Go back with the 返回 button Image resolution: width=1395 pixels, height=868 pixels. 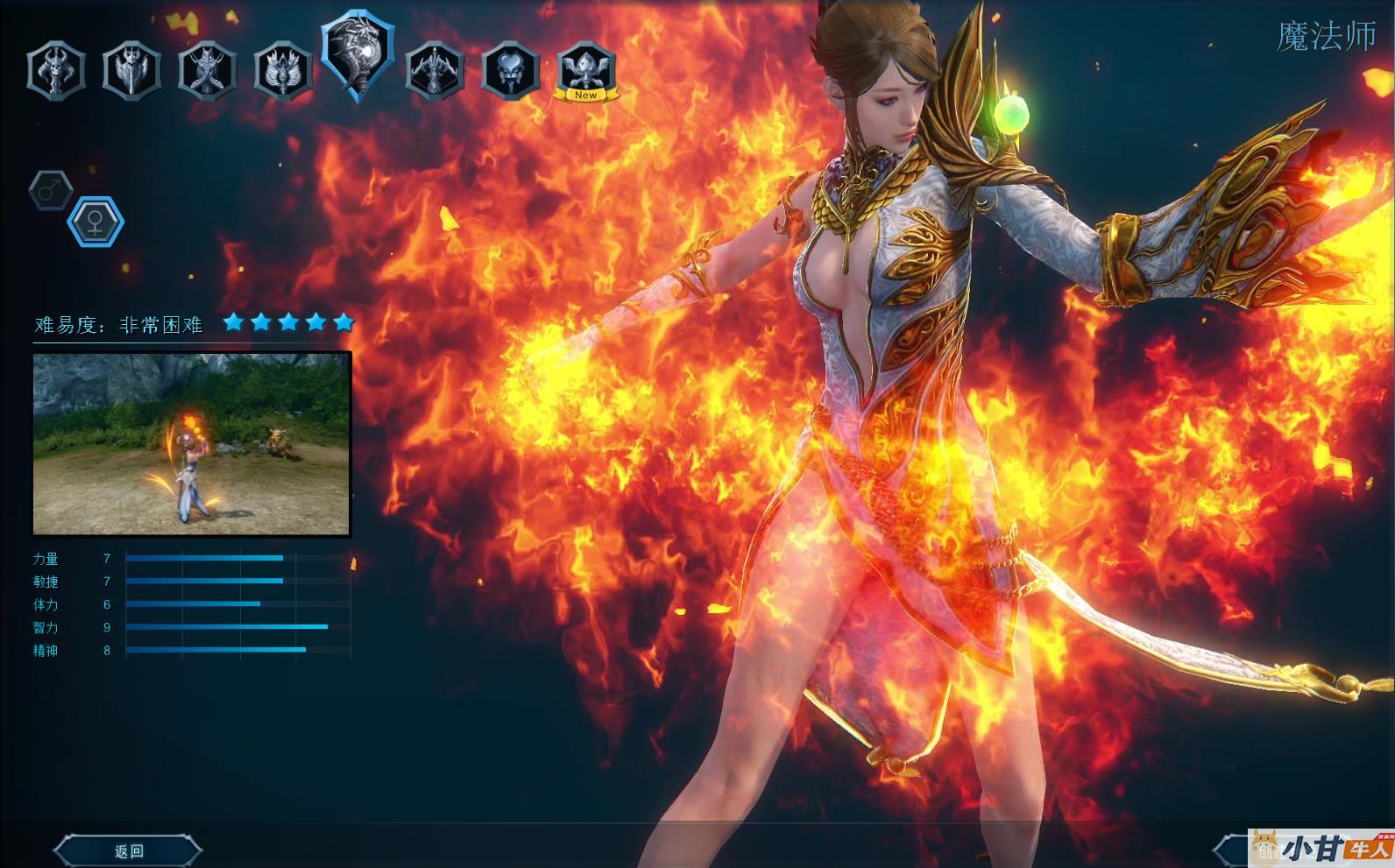[x=129, y=850]
